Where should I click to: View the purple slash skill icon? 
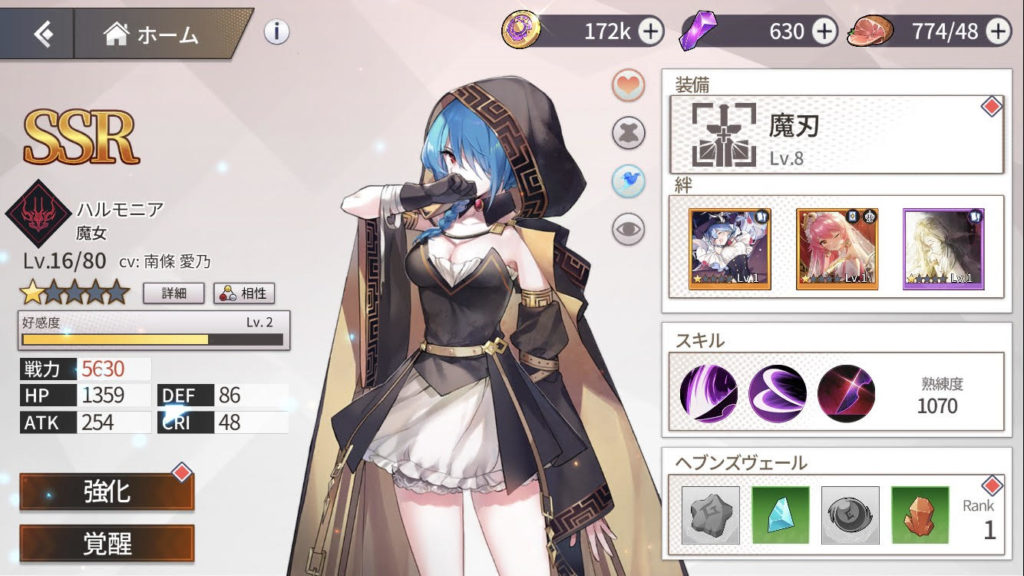click(709, 393)
